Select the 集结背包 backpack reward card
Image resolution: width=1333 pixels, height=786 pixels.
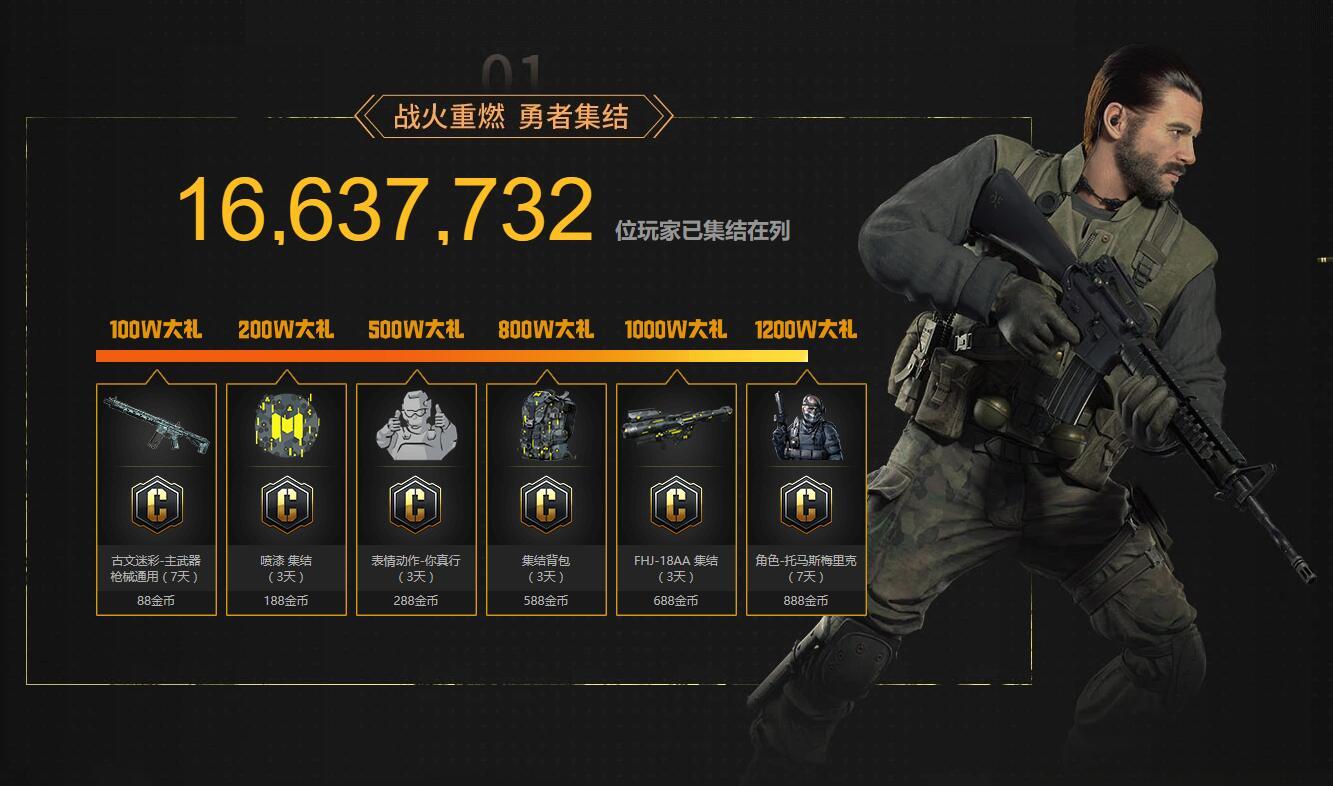pyautogui.click(x=546, y=499)
